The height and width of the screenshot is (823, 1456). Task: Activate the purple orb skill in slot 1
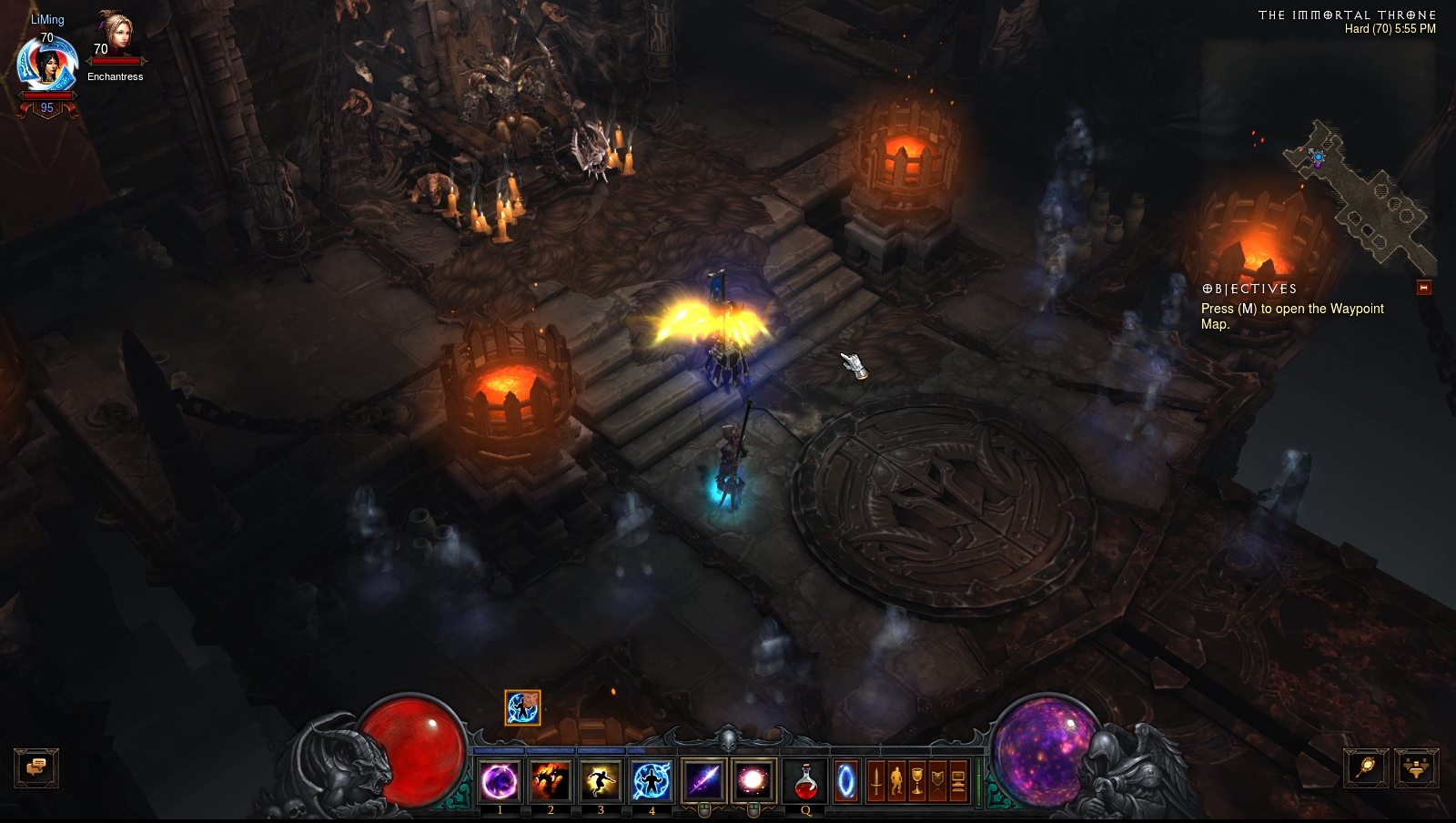pos(500,781)
